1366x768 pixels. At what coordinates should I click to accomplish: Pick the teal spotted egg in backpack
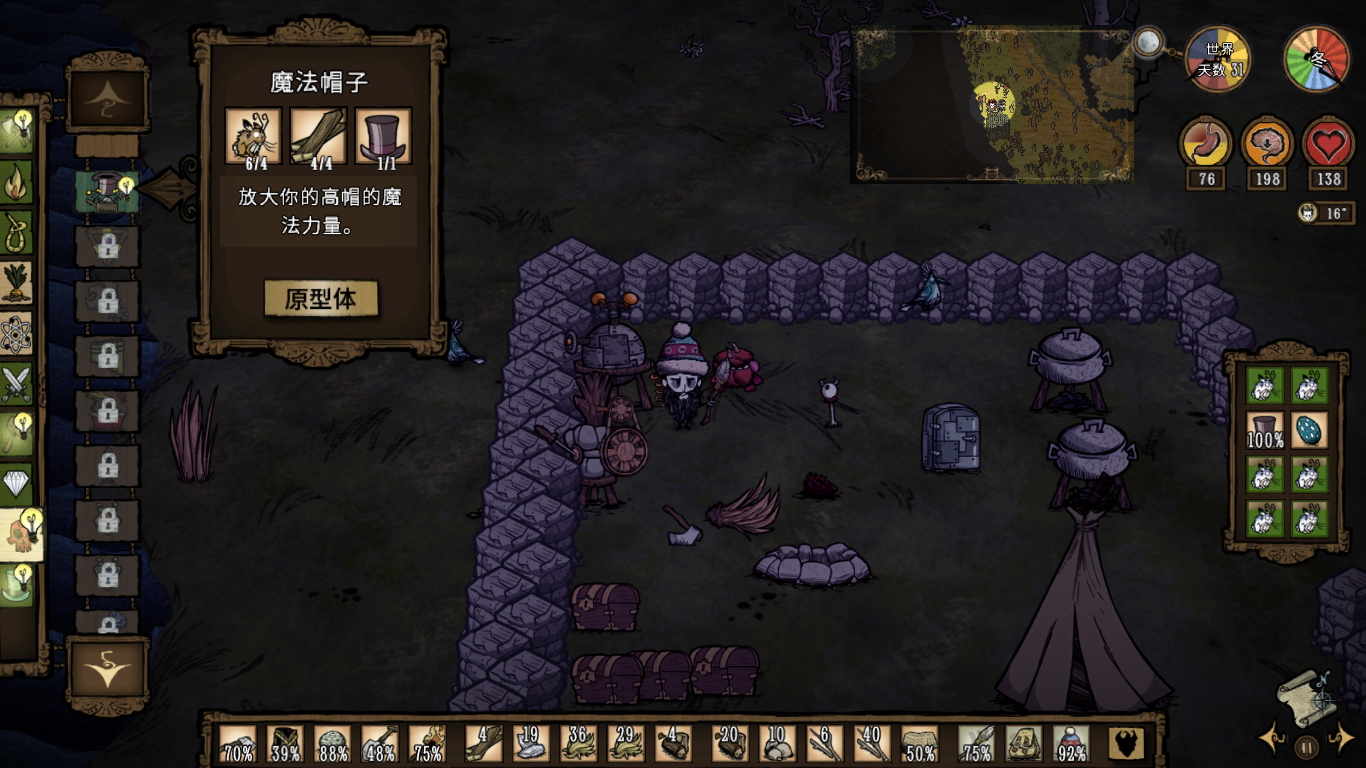tap(1309, 431)
